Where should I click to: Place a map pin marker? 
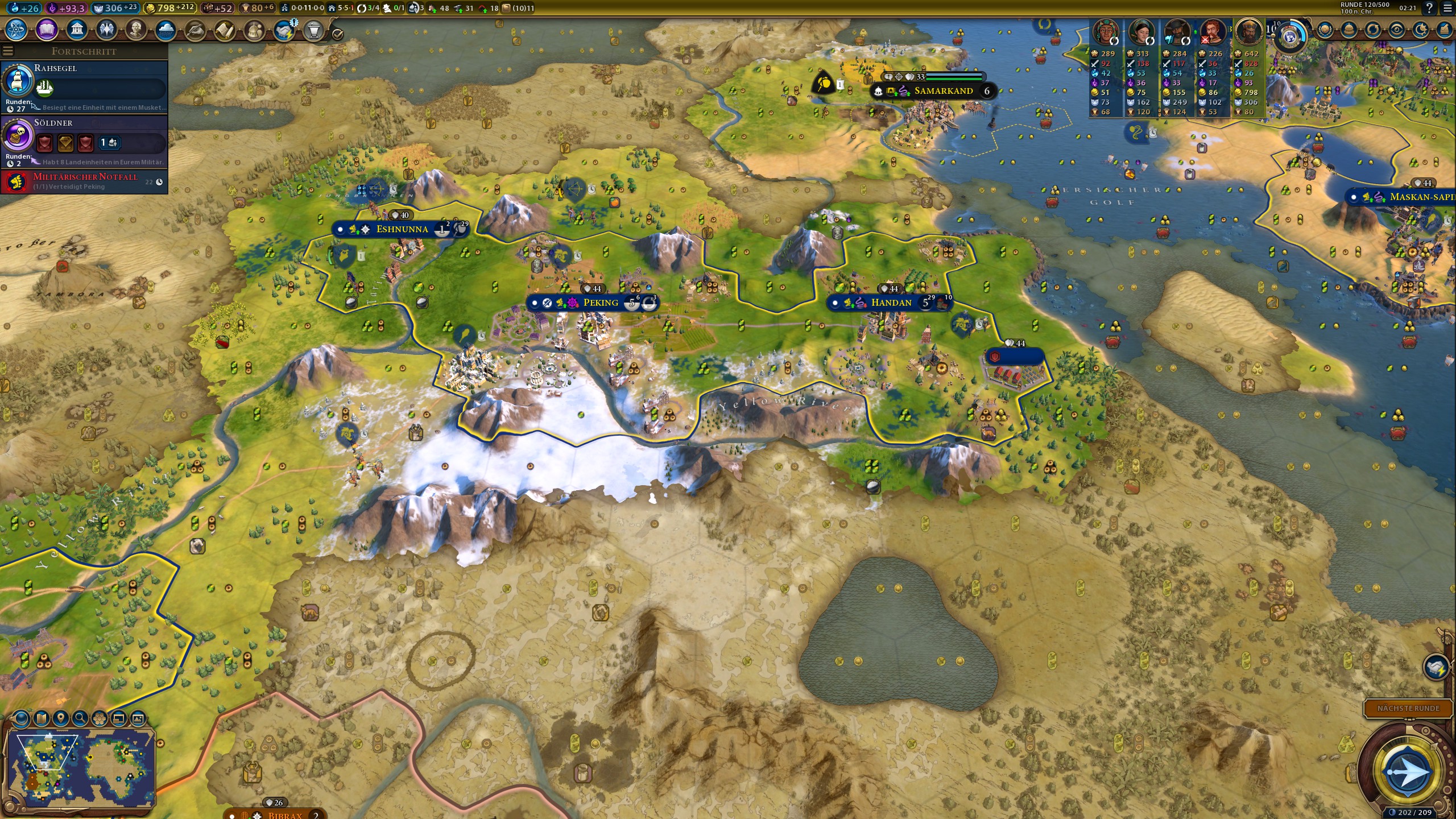[x=61, y=718]
